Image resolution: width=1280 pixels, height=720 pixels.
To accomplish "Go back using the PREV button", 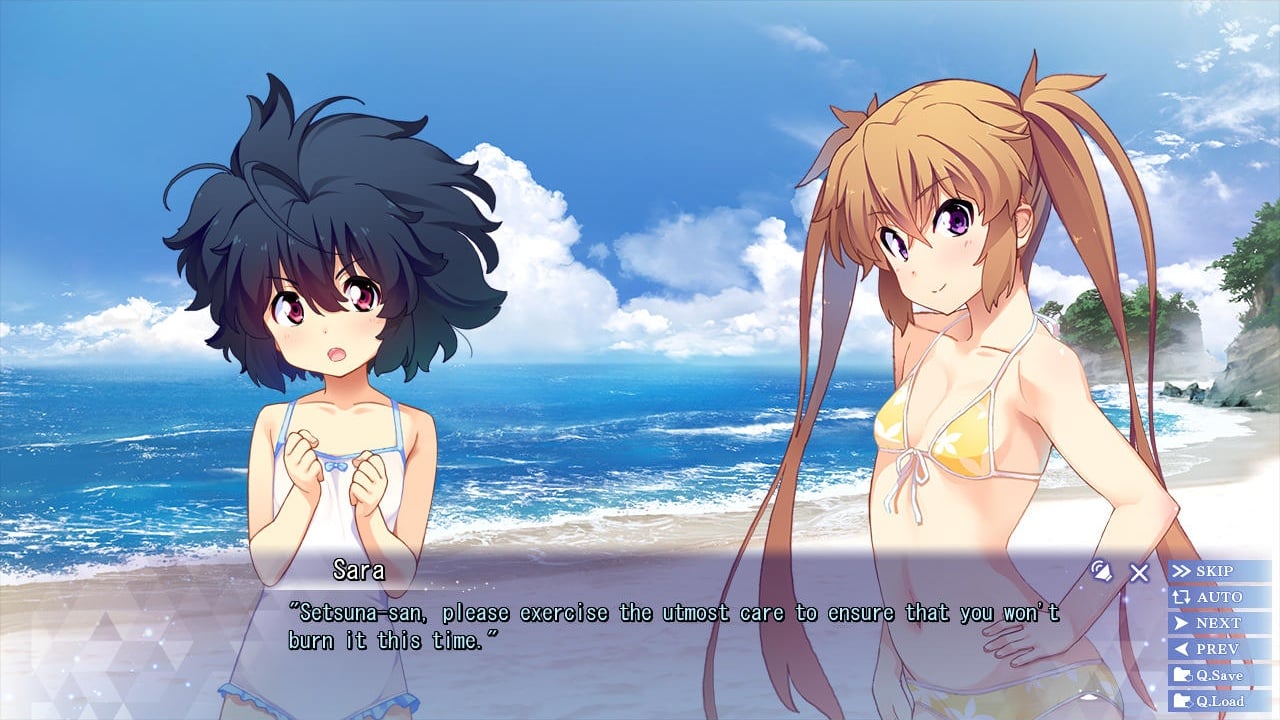I will point(1218,649).
